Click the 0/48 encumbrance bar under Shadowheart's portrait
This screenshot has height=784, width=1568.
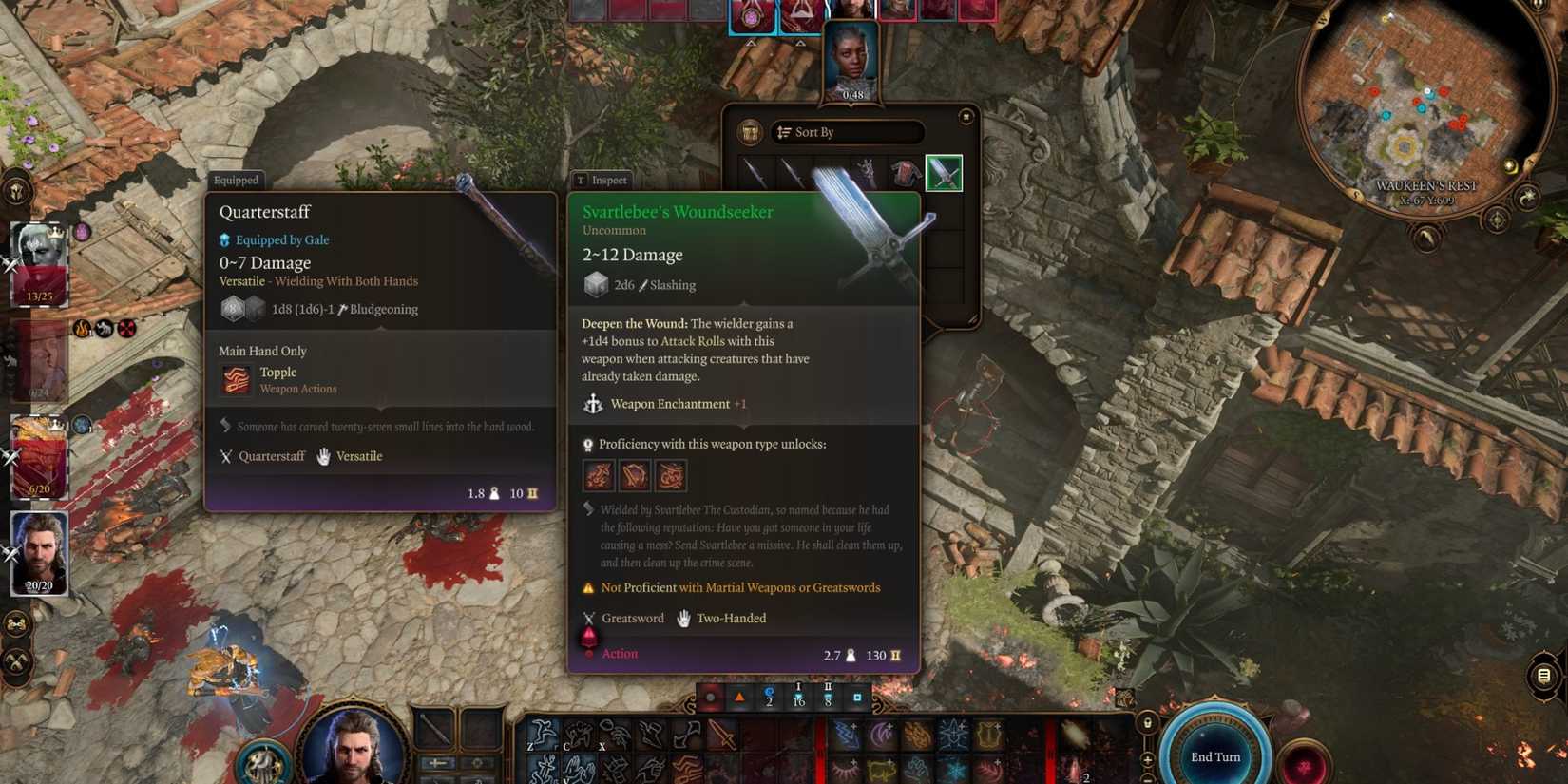[x=853, y=94]
